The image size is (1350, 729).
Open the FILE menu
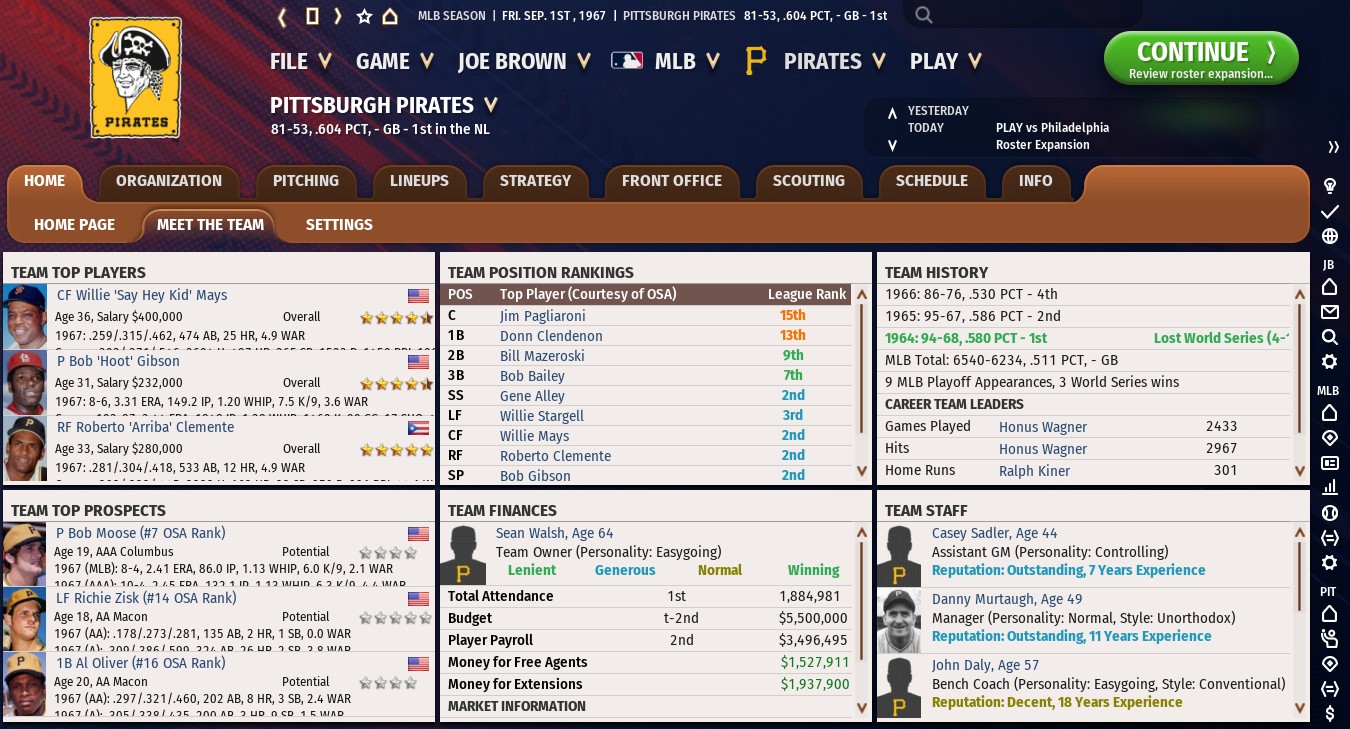tap(300, 61)
